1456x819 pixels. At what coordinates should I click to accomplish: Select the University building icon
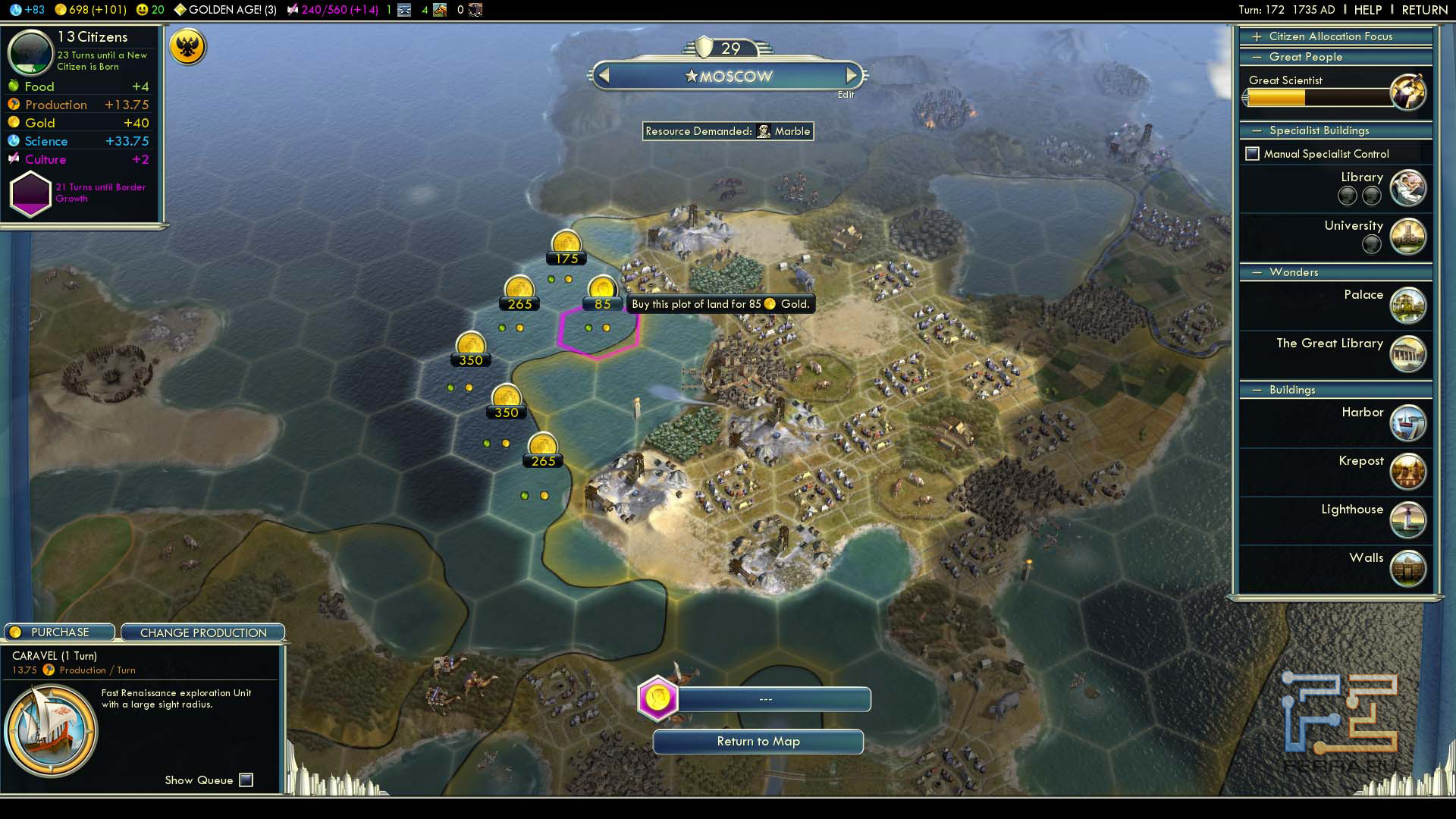coord(1408,236)
